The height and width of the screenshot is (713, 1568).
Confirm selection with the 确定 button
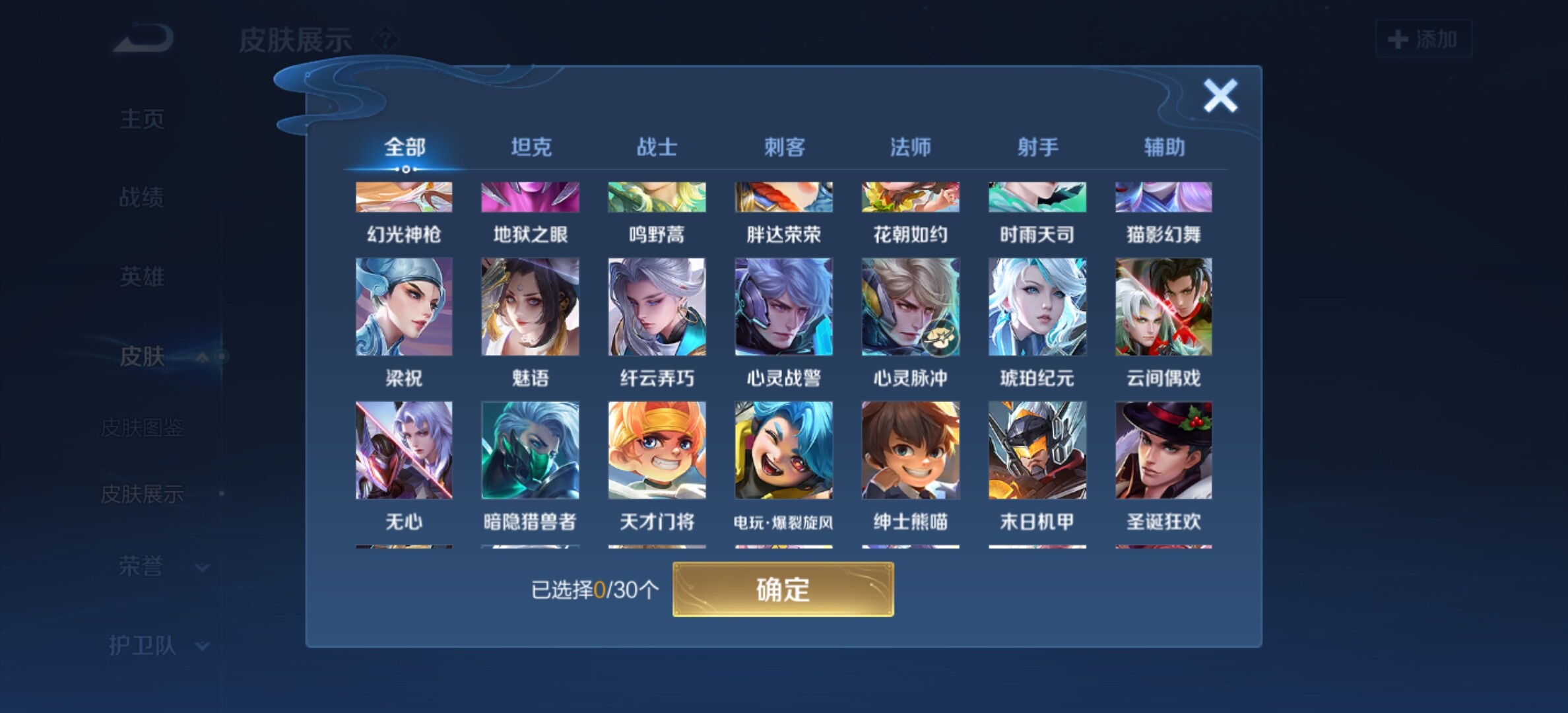(x=783, y=589)
